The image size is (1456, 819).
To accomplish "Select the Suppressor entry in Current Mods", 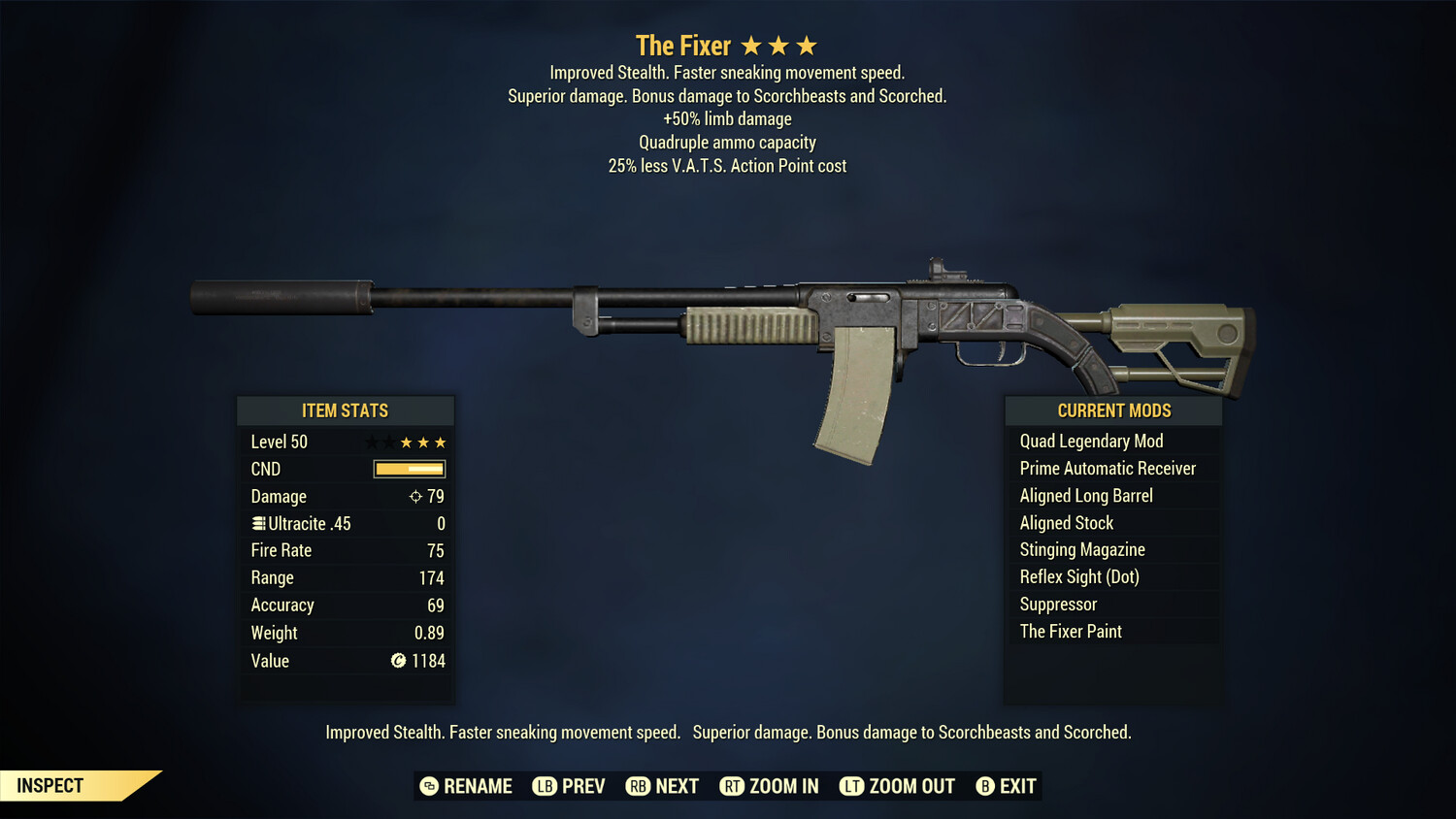I will 1058,604.
